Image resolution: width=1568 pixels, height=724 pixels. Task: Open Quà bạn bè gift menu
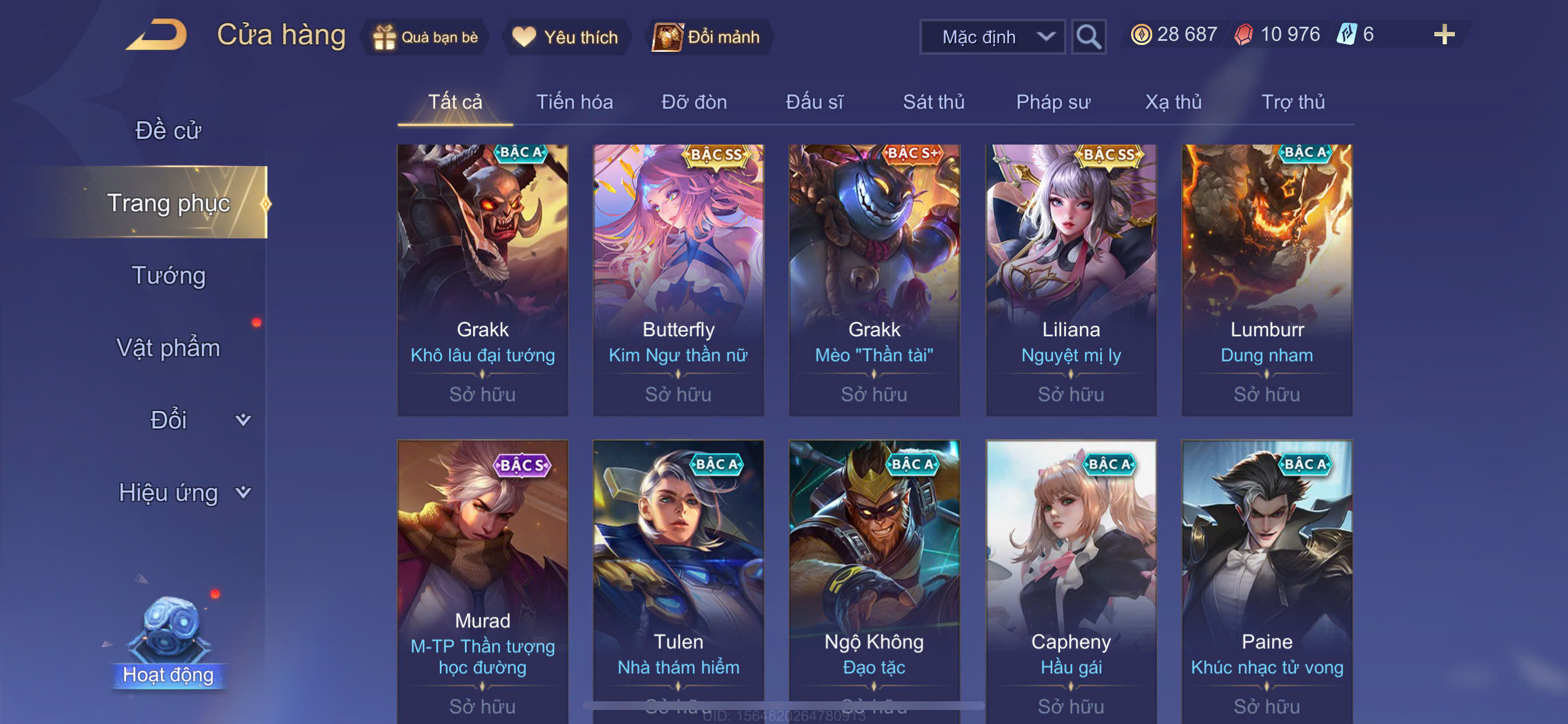point(426,37)
